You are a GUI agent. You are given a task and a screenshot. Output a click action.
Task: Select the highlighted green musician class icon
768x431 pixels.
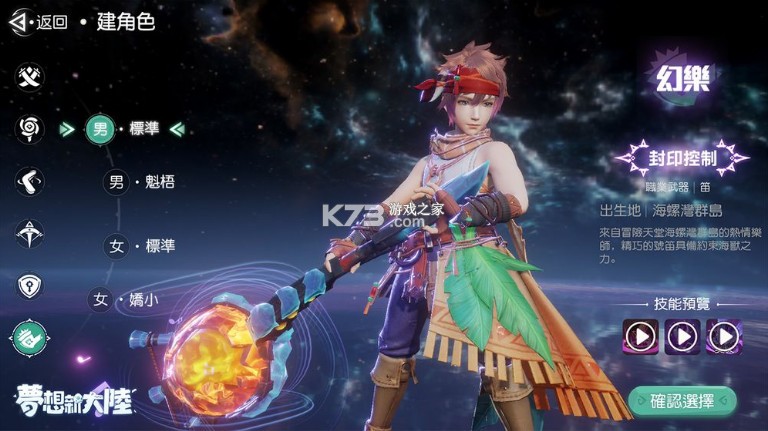click(x=30, y=340)
